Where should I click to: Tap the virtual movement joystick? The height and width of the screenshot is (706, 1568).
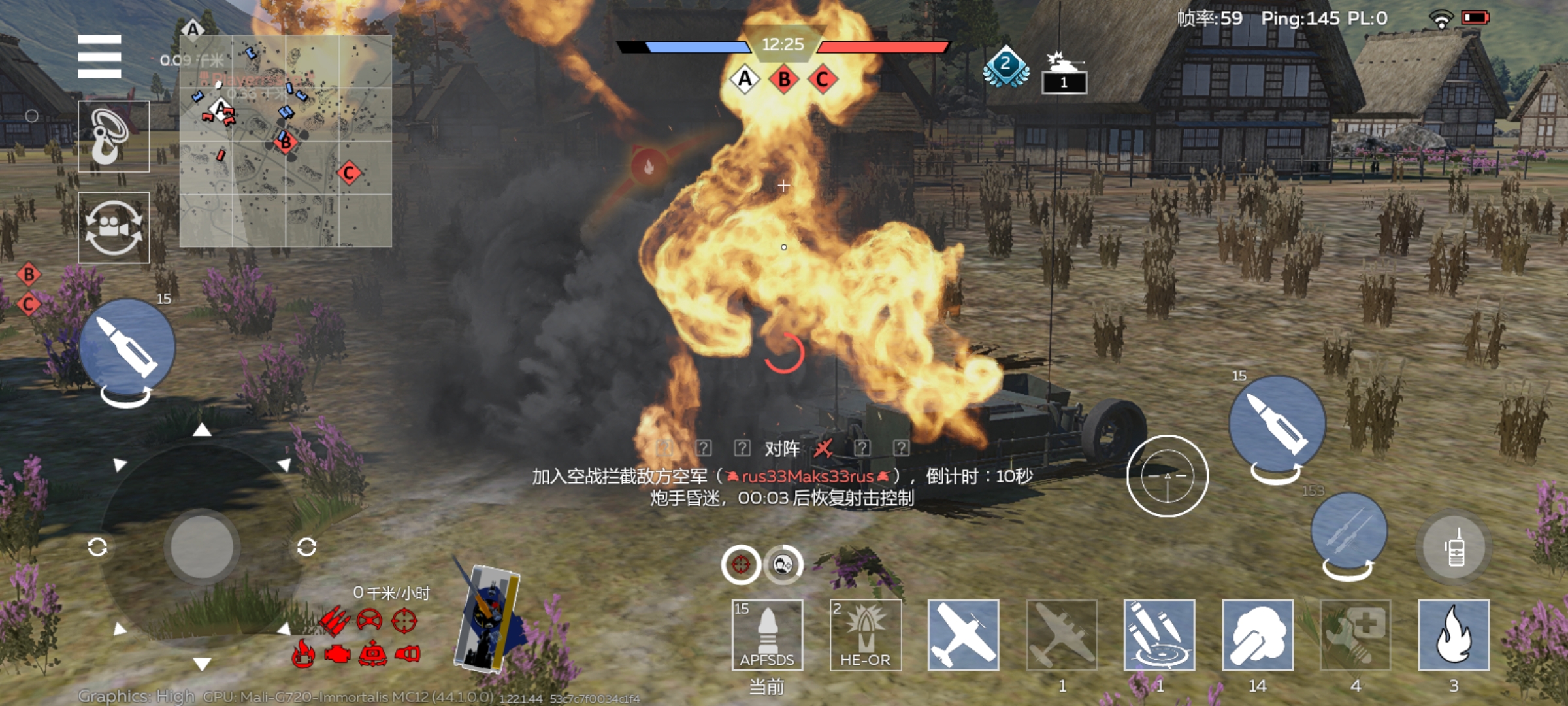(x=202, y=546)
